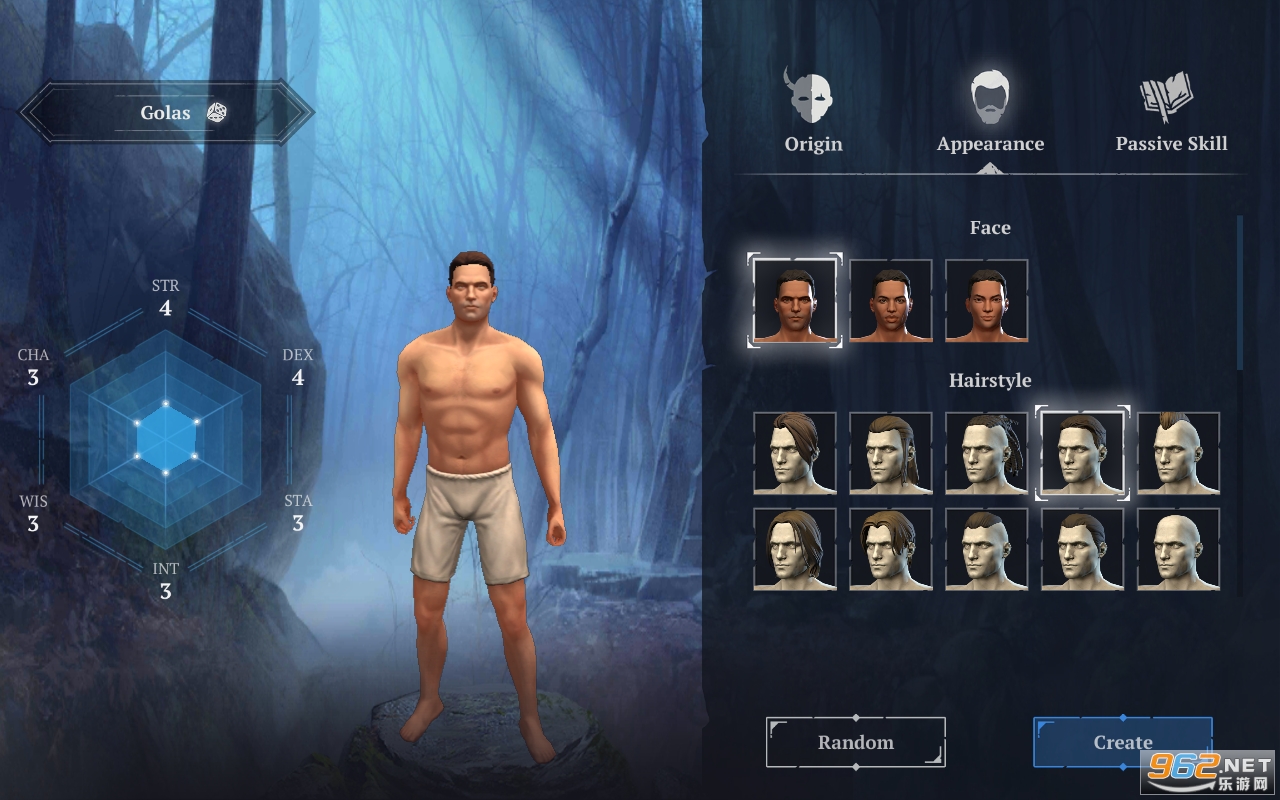
Task: Randomize the name with the dice icon
Action: 216,112
